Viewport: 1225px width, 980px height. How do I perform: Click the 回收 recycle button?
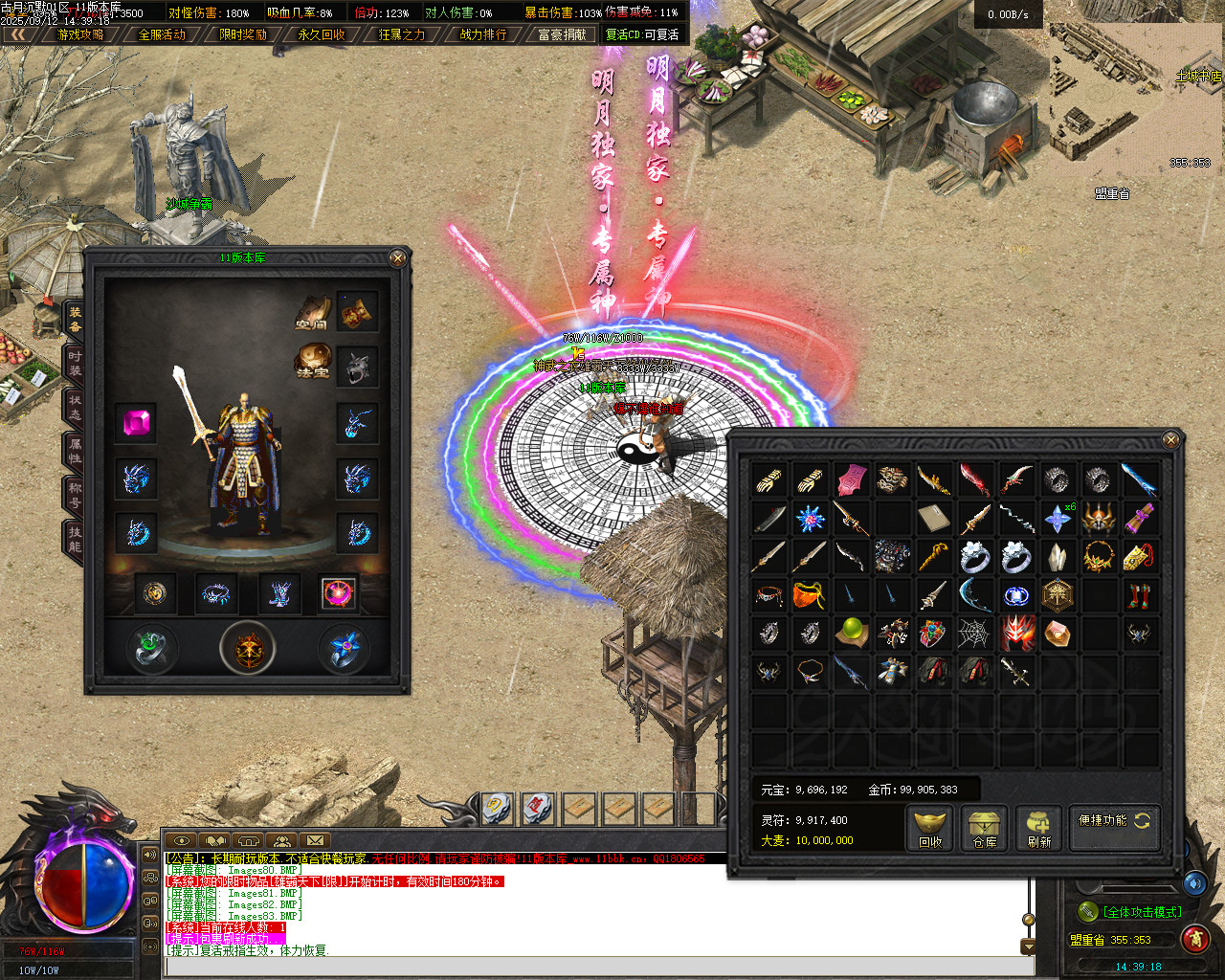pyautogui.click(x=930, y=829)
